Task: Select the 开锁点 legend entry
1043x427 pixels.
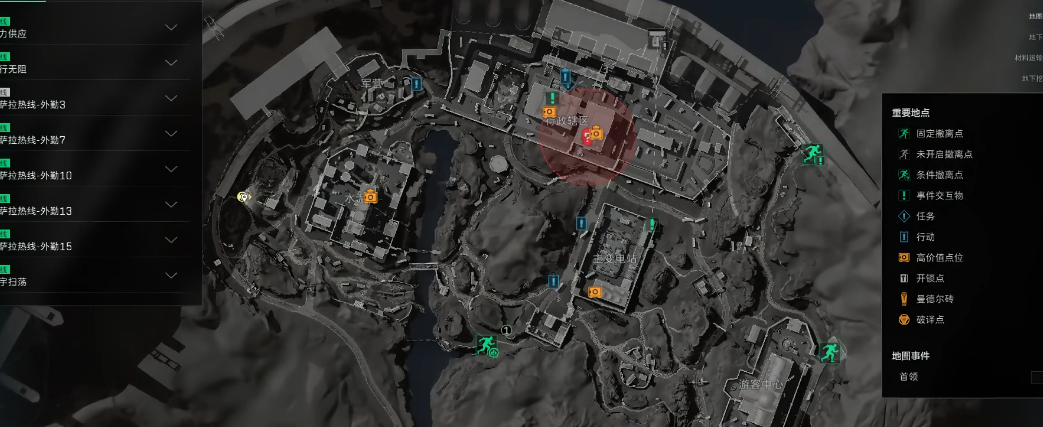Action: point(931,278)
